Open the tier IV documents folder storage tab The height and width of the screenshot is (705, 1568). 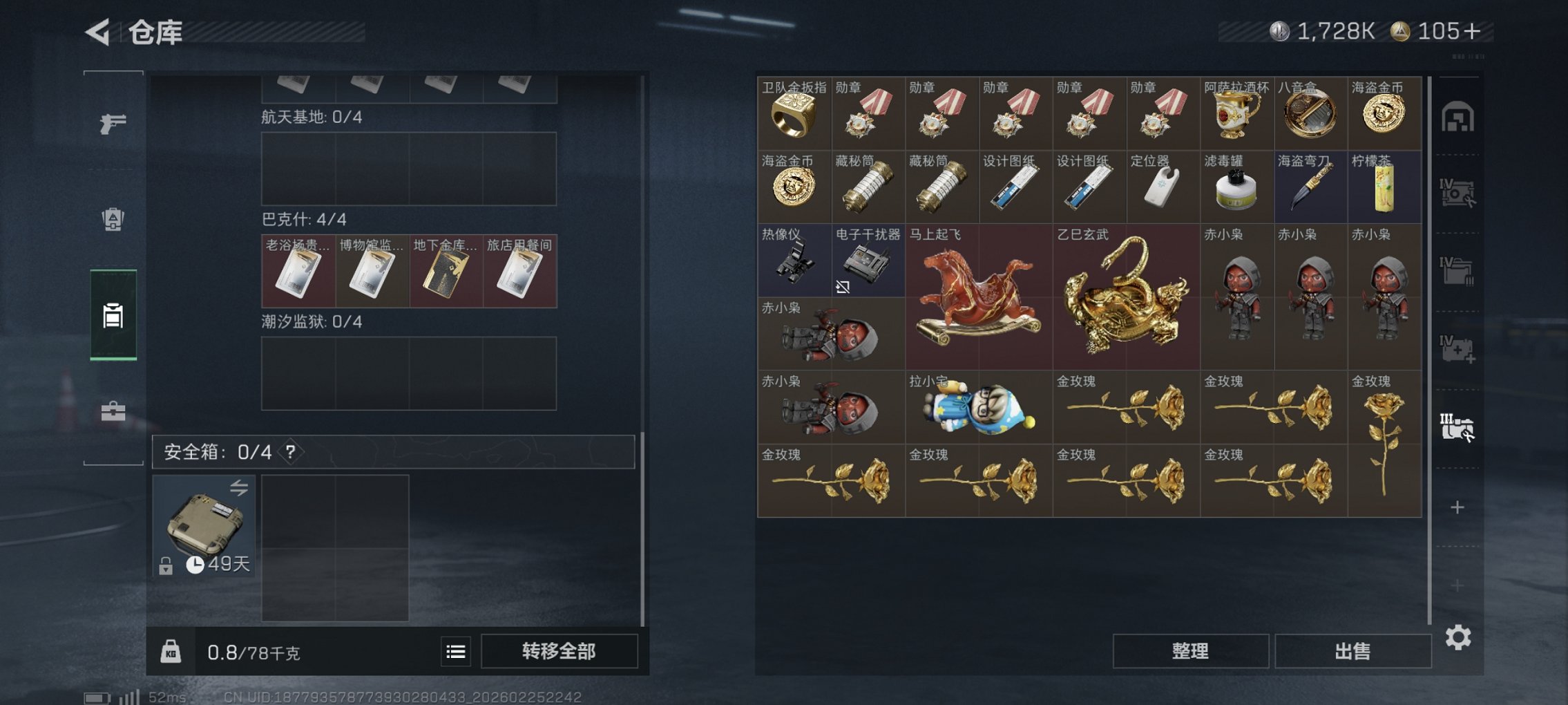[1458, 272]
